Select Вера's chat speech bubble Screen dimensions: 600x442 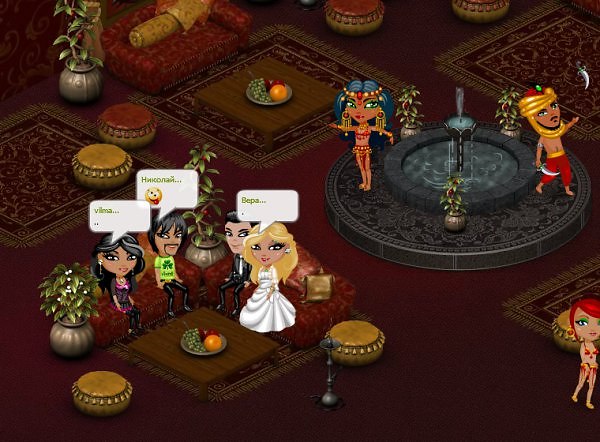pyautogui.click(x=267, y=205)
